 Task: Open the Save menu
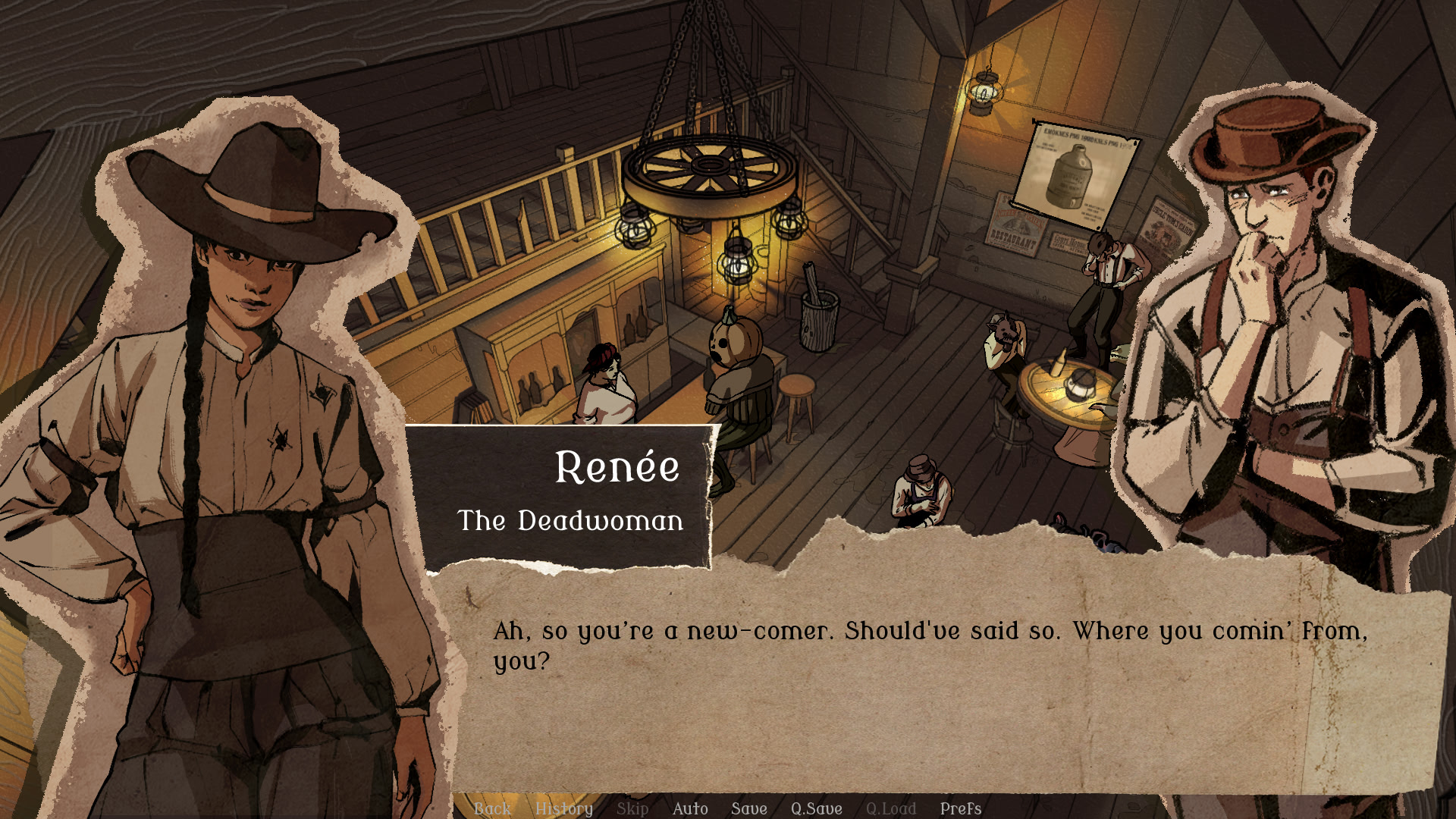point(748,808)
